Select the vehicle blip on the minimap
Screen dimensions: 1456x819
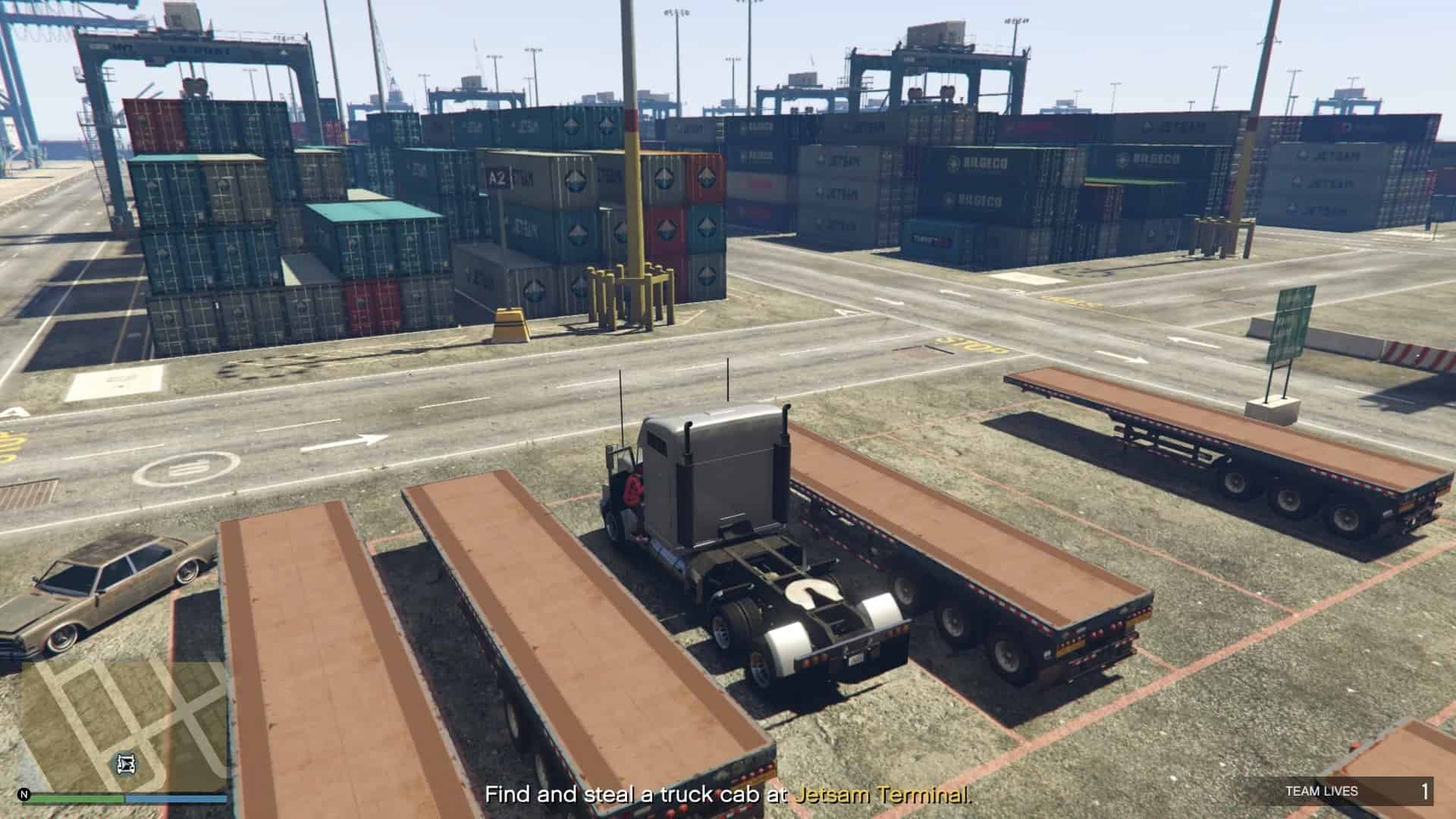point(127,764)
